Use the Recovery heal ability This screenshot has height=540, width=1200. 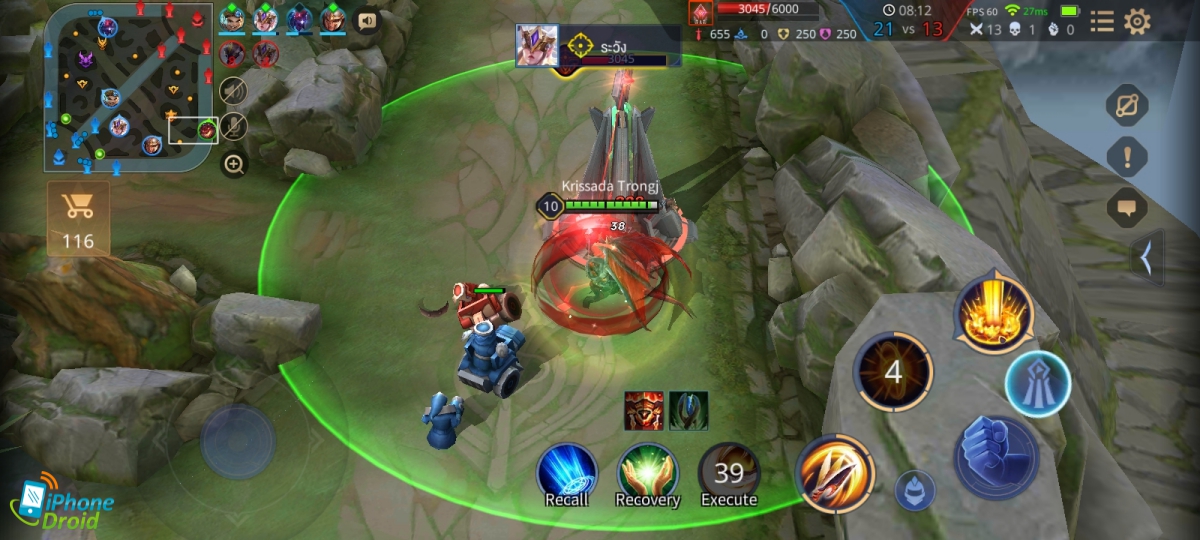647,474
